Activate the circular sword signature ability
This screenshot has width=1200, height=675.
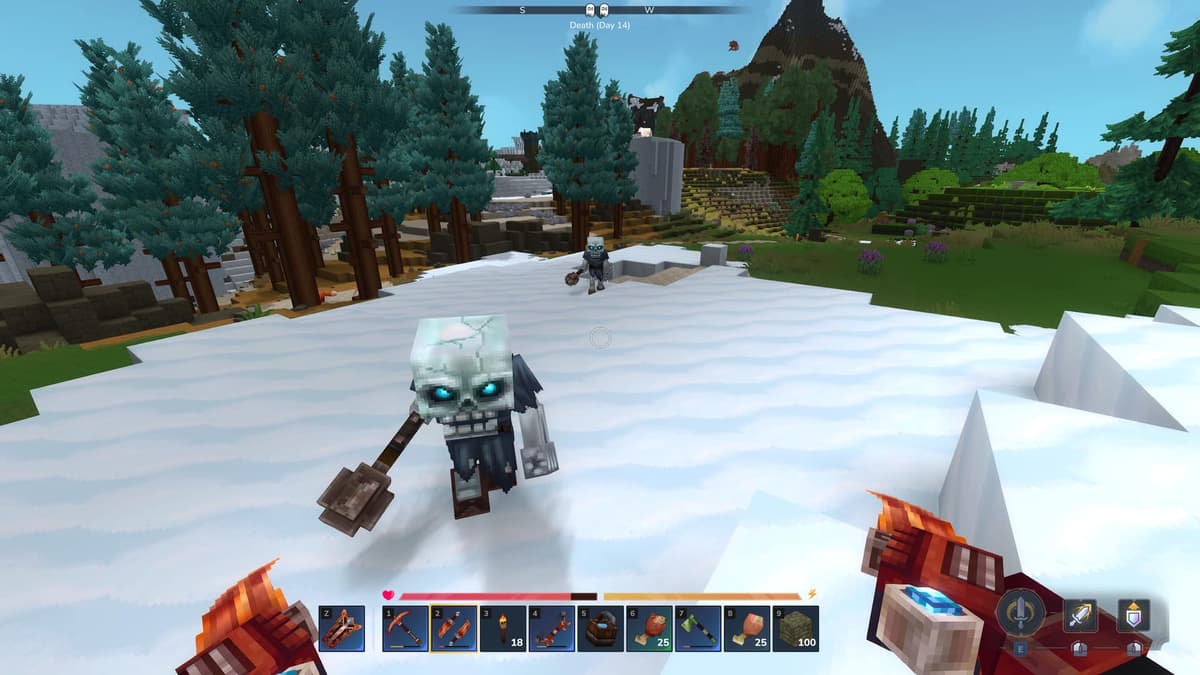click(x=1021, y=612)
